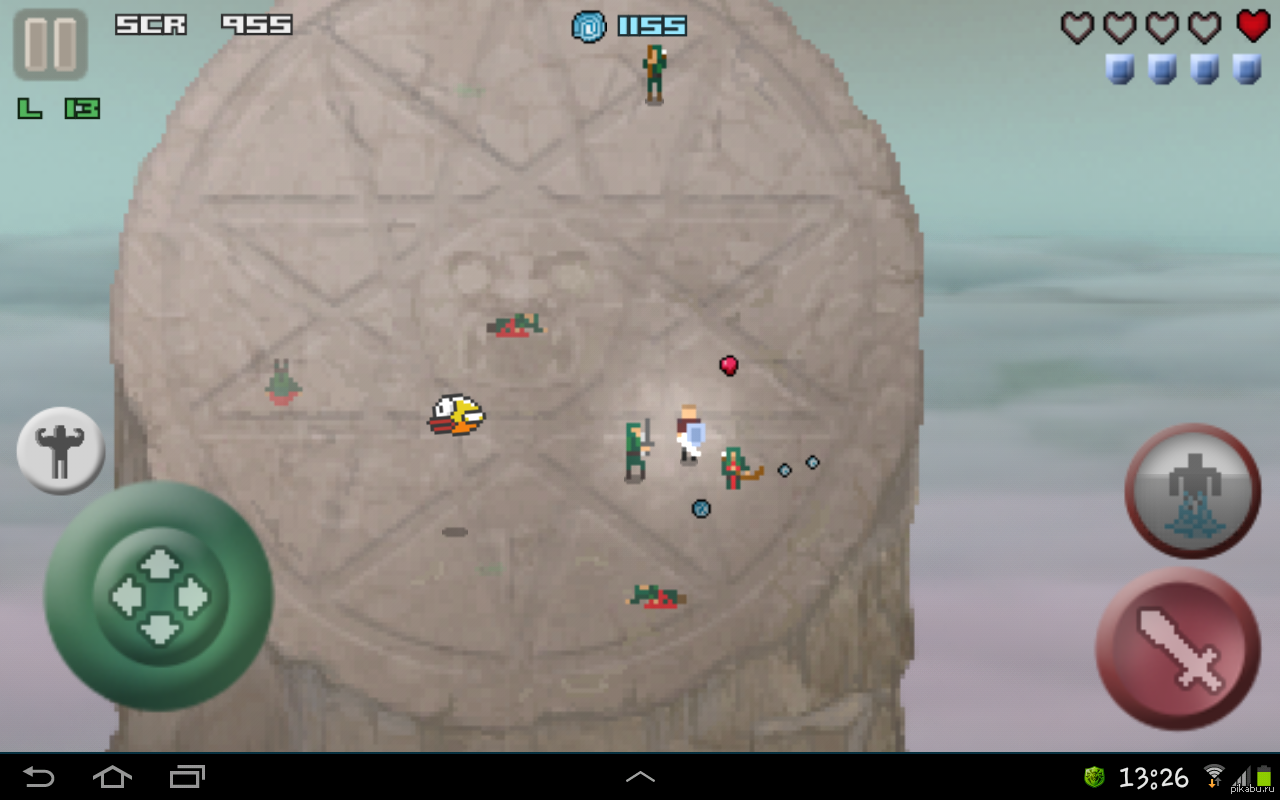Attack with the red sword button
The height and width of the screenshot is (800, 1280).
[x=1178, y=650]
